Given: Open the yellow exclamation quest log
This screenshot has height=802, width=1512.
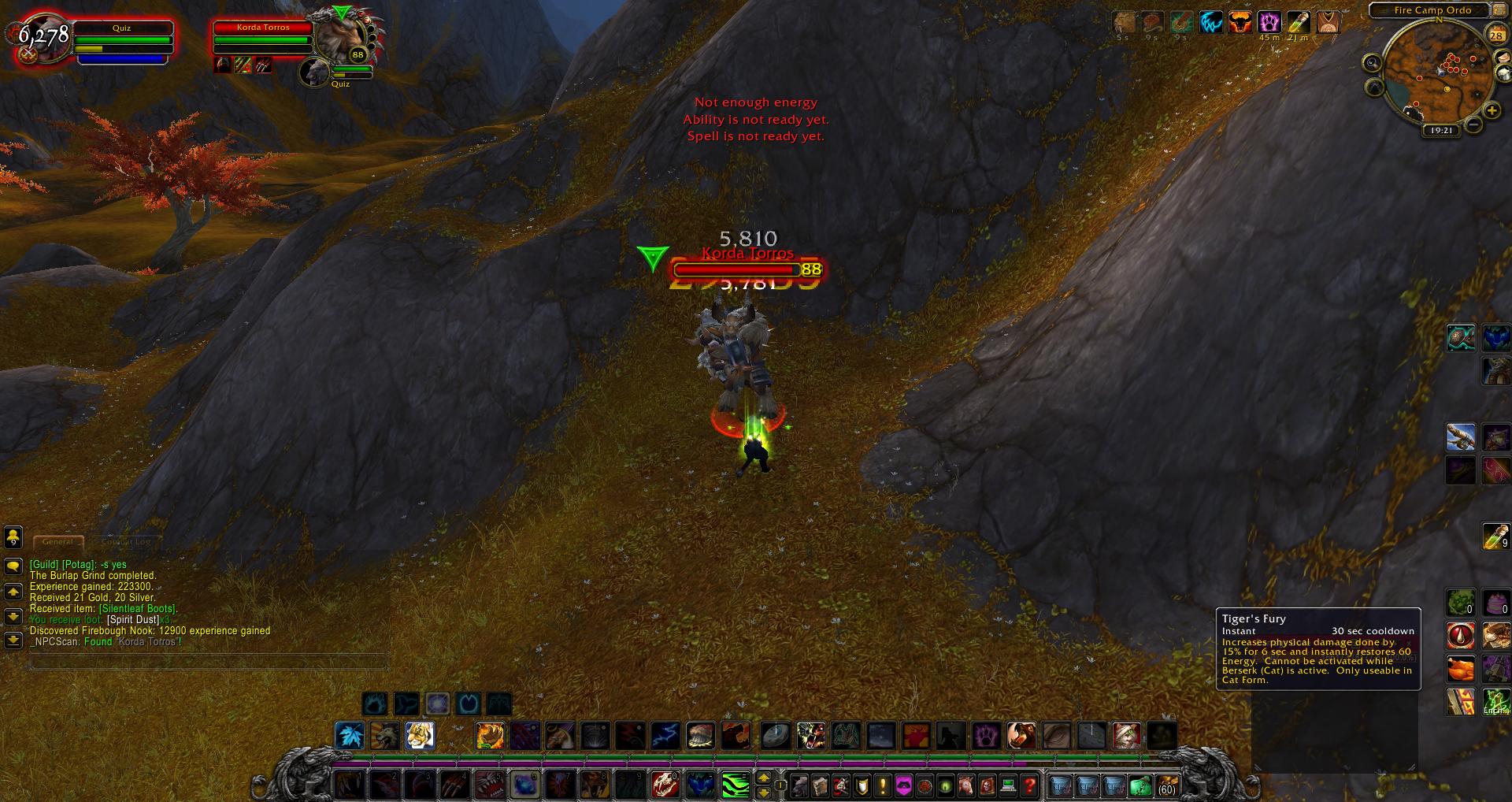Looking at the screenshot, I should pos(883,785).
